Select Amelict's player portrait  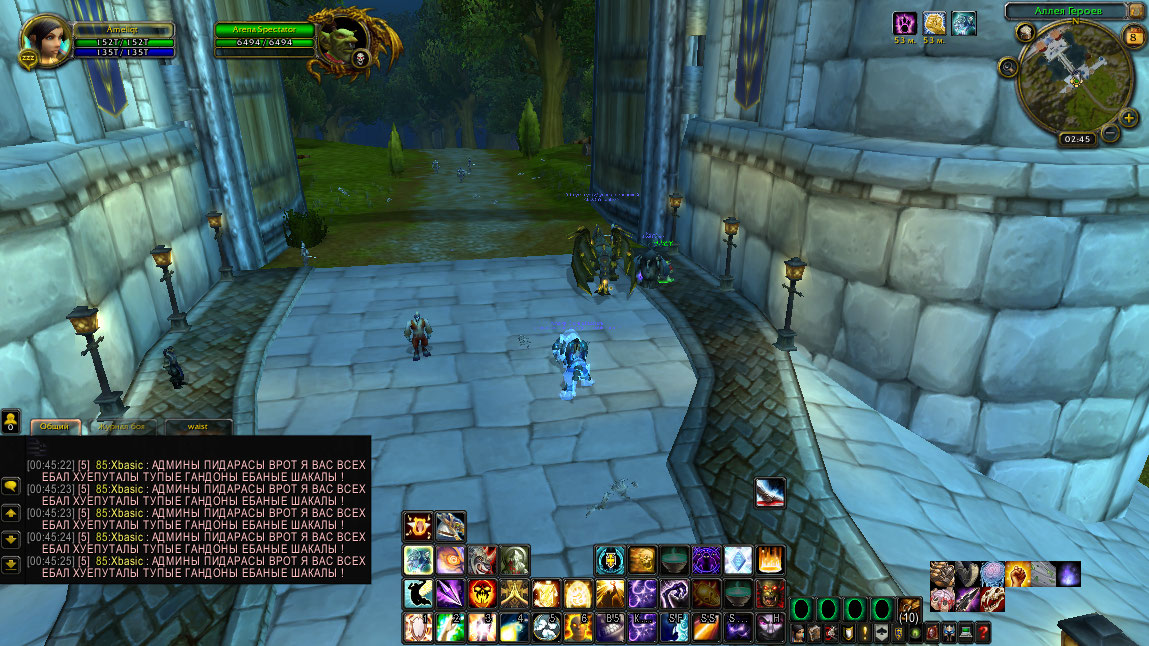click(46, 39)
